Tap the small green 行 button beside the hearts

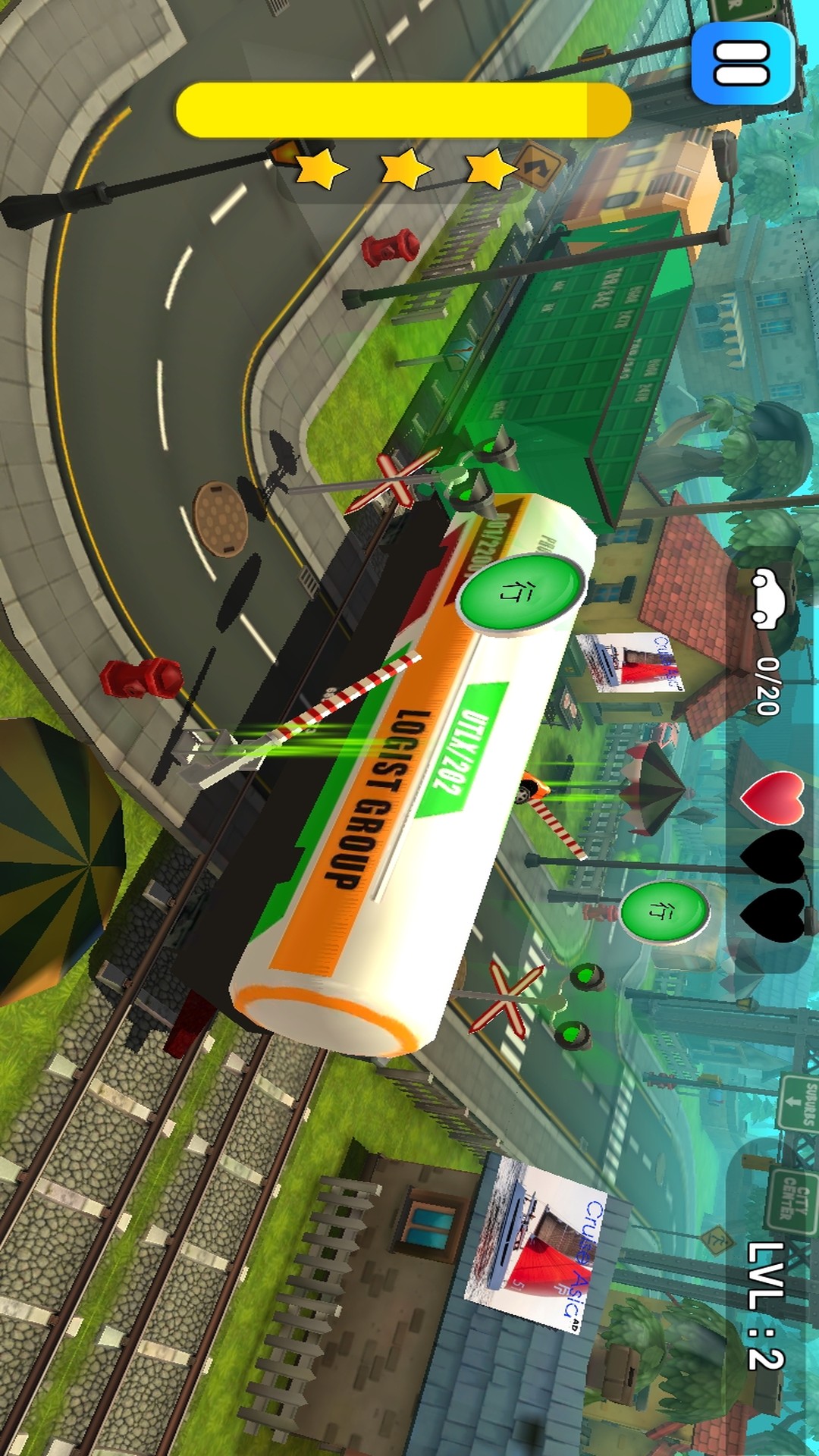click(664, 911)
